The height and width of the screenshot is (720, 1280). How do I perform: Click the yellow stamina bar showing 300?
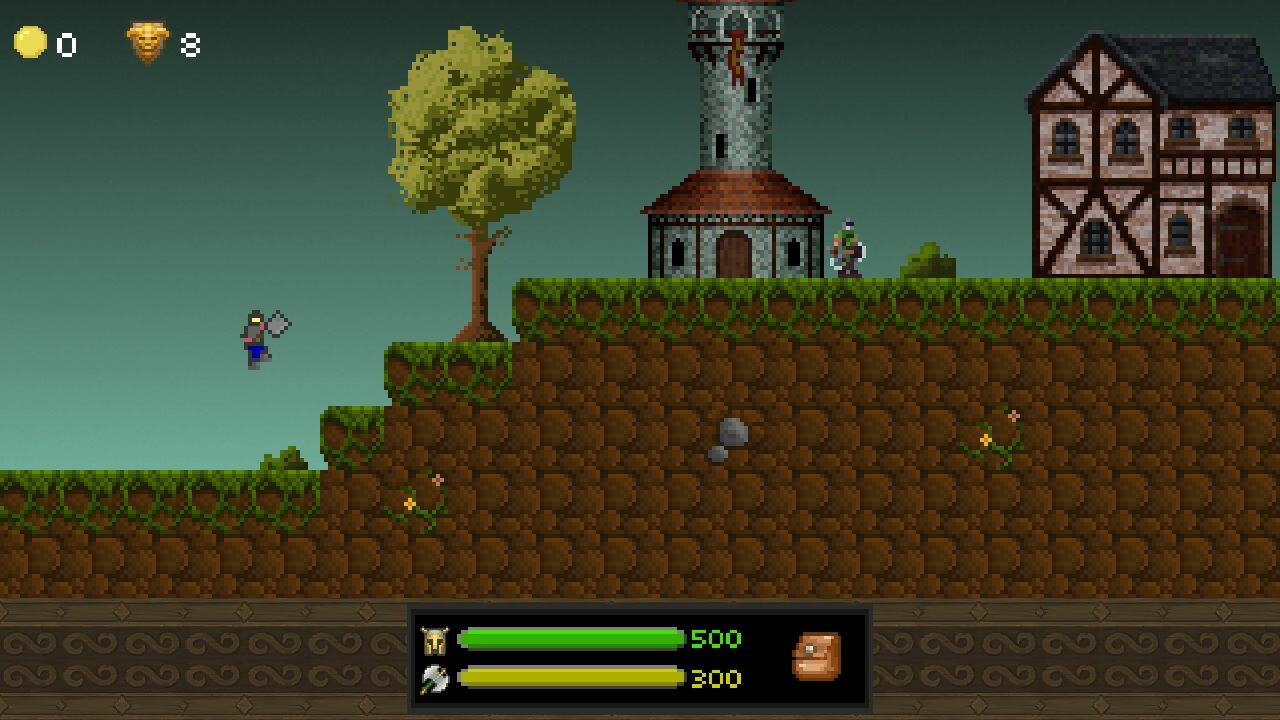(570, 678)
